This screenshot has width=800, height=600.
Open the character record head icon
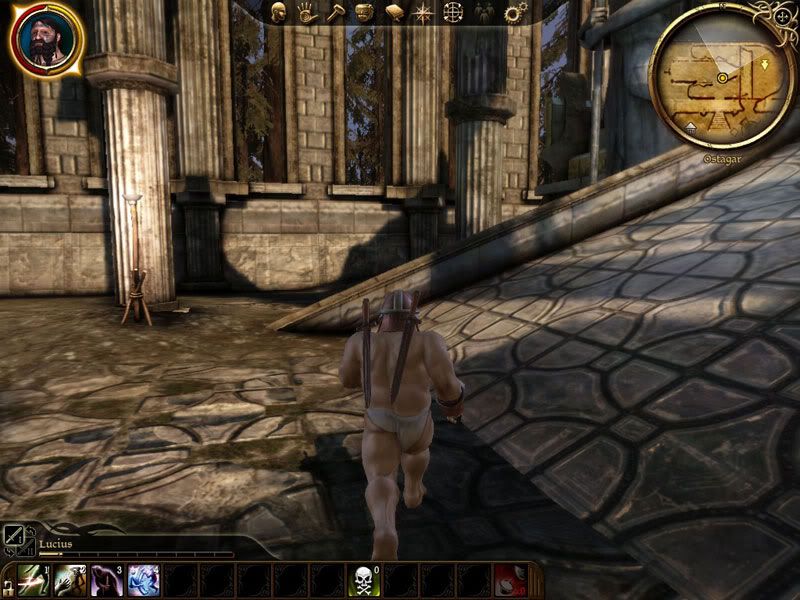pos(279,13)
